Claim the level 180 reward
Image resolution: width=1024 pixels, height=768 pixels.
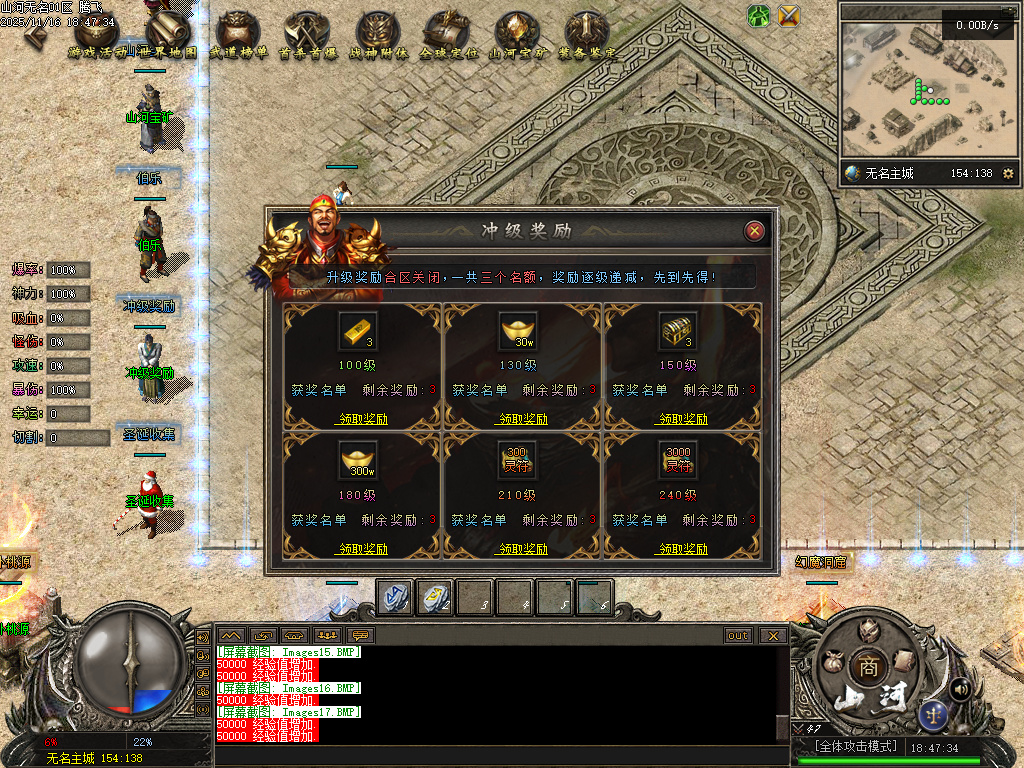point(361,549)
